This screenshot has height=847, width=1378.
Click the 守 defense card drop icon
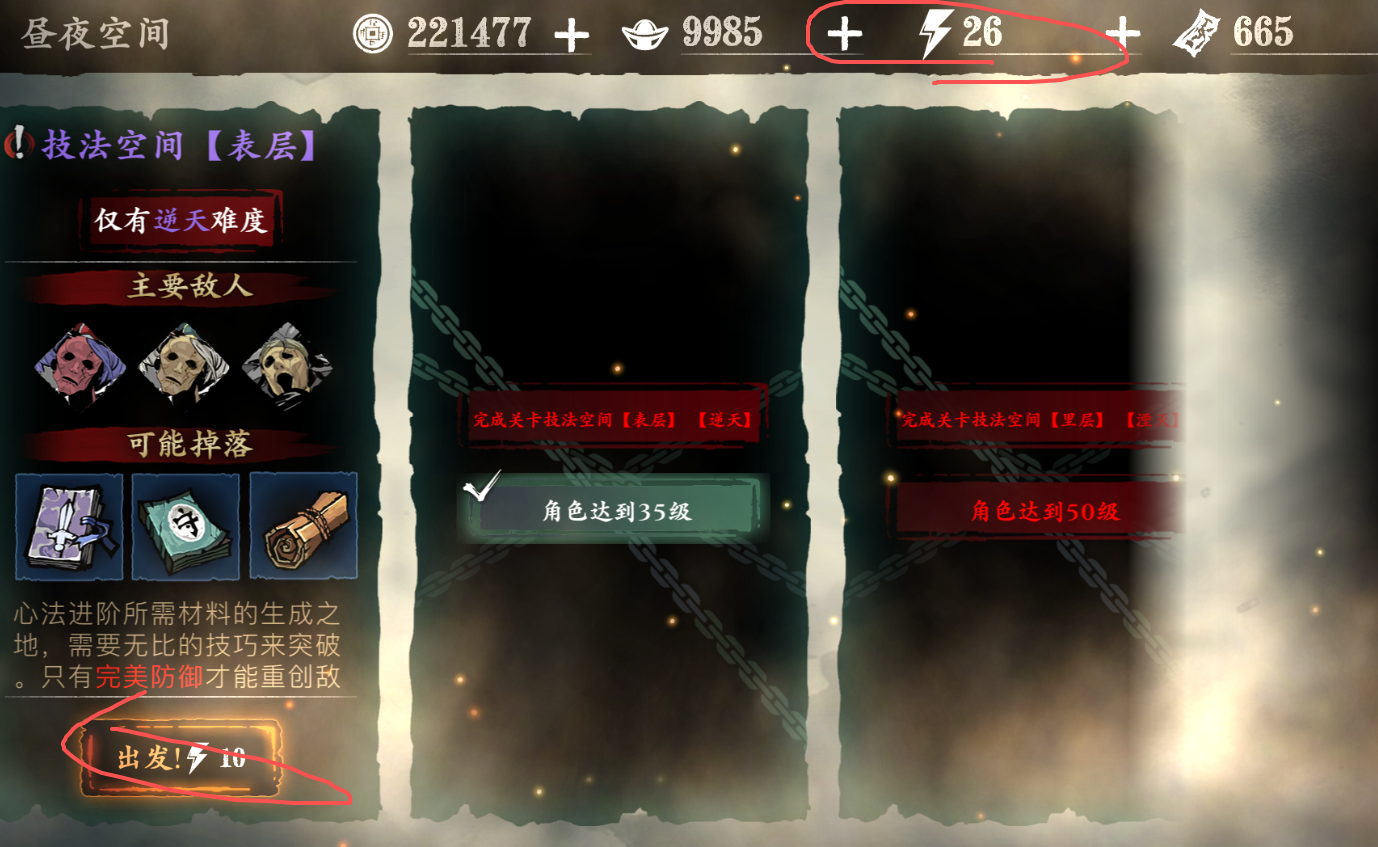tap(186, 527)
